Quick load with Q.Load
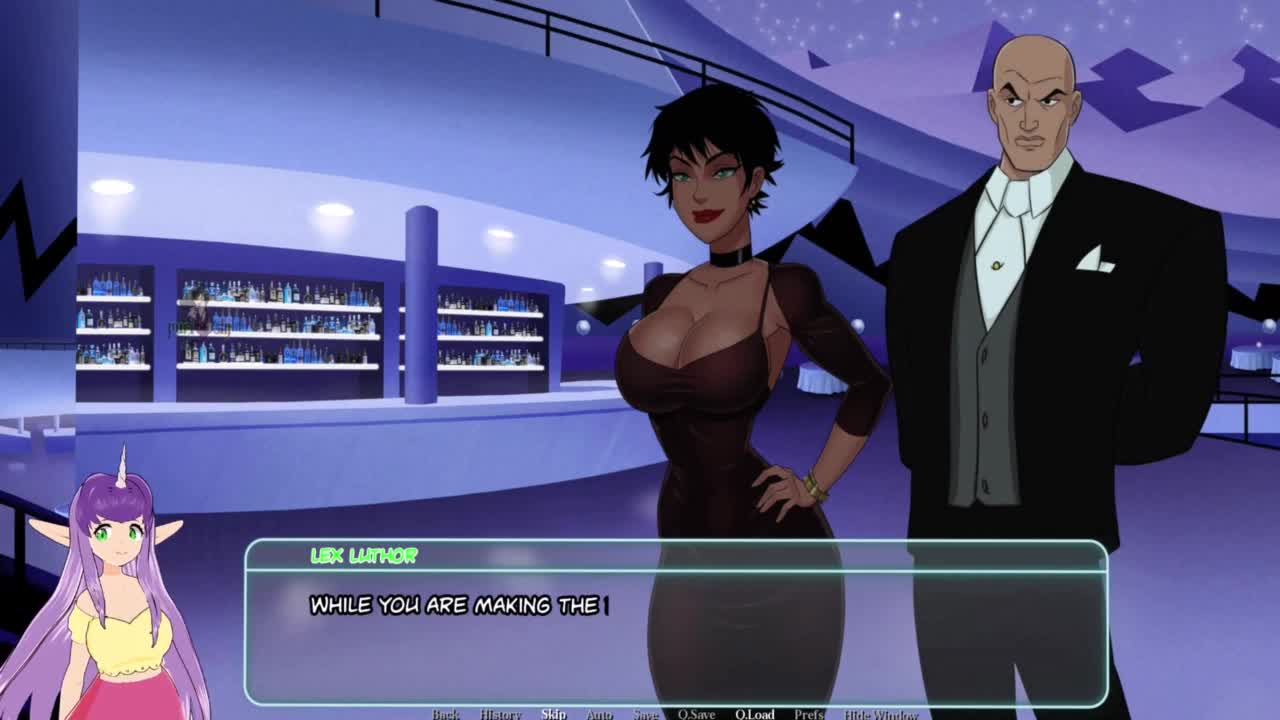Screen dimensions: 1280x720 tap(755, 714)
